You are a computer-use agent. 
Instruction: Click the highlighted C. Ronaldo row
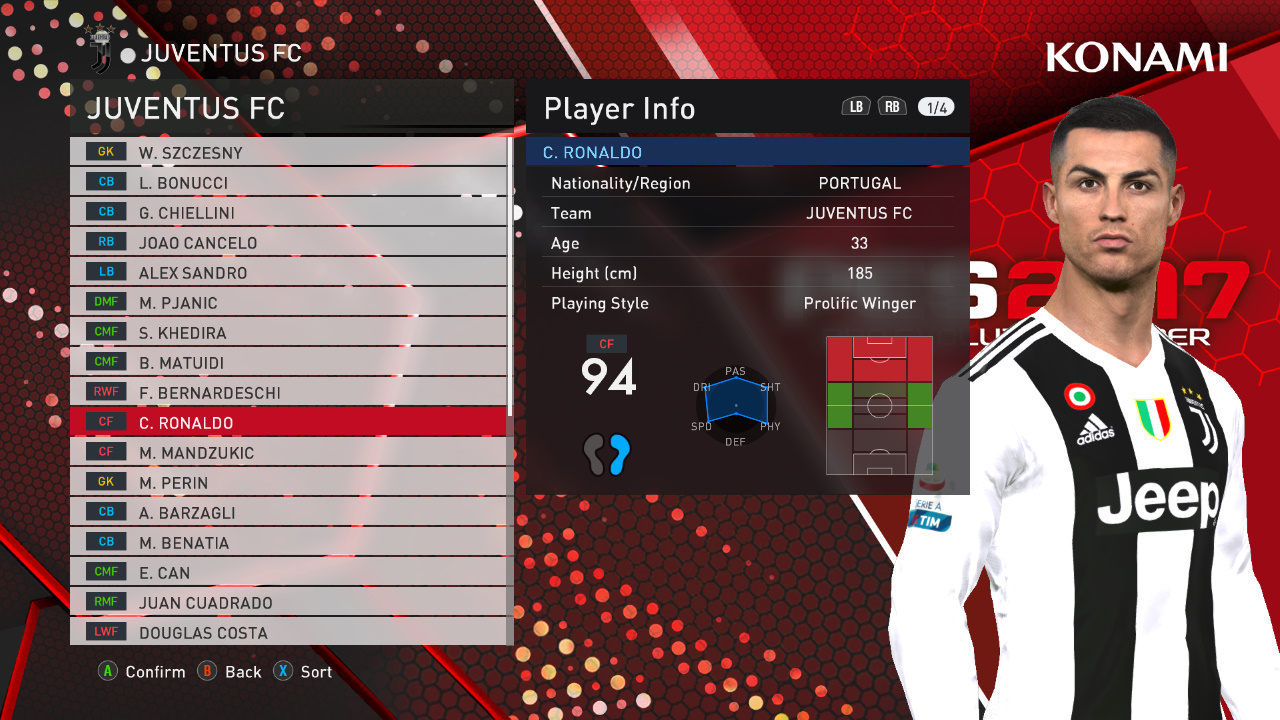(x=288, y=422)
